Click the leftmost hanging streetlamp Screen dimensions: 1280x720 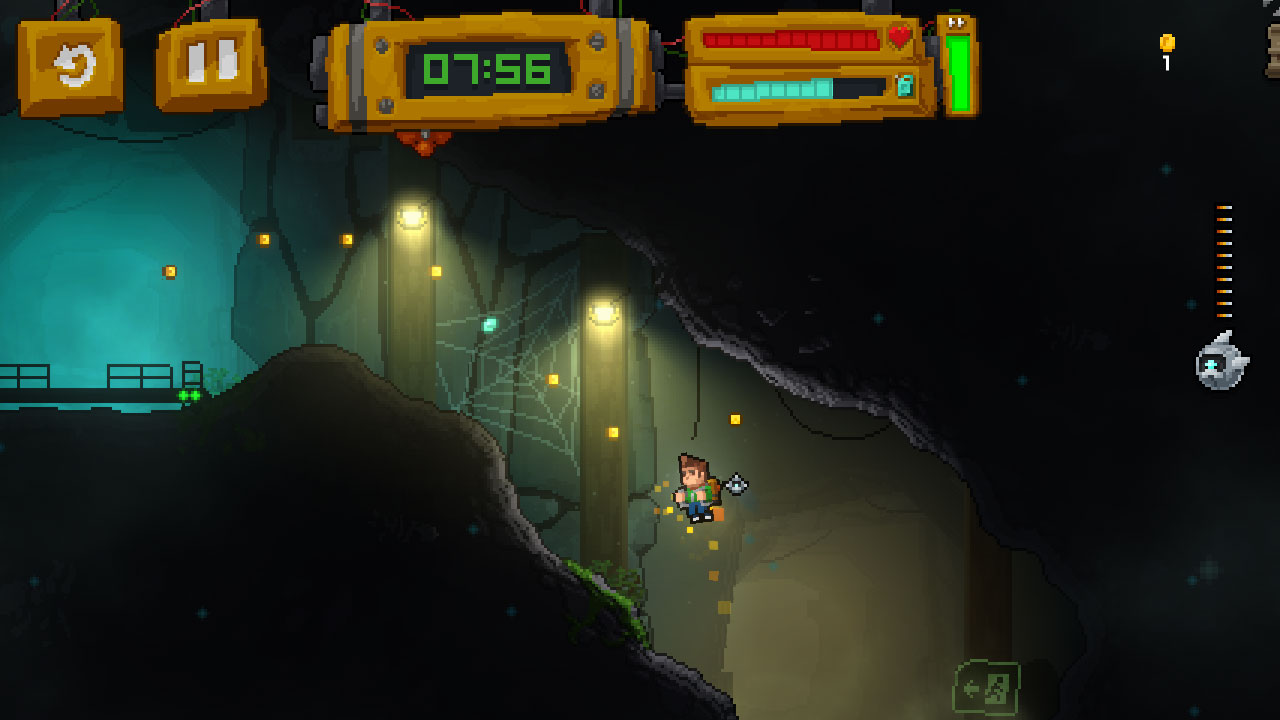pos(410,215)
